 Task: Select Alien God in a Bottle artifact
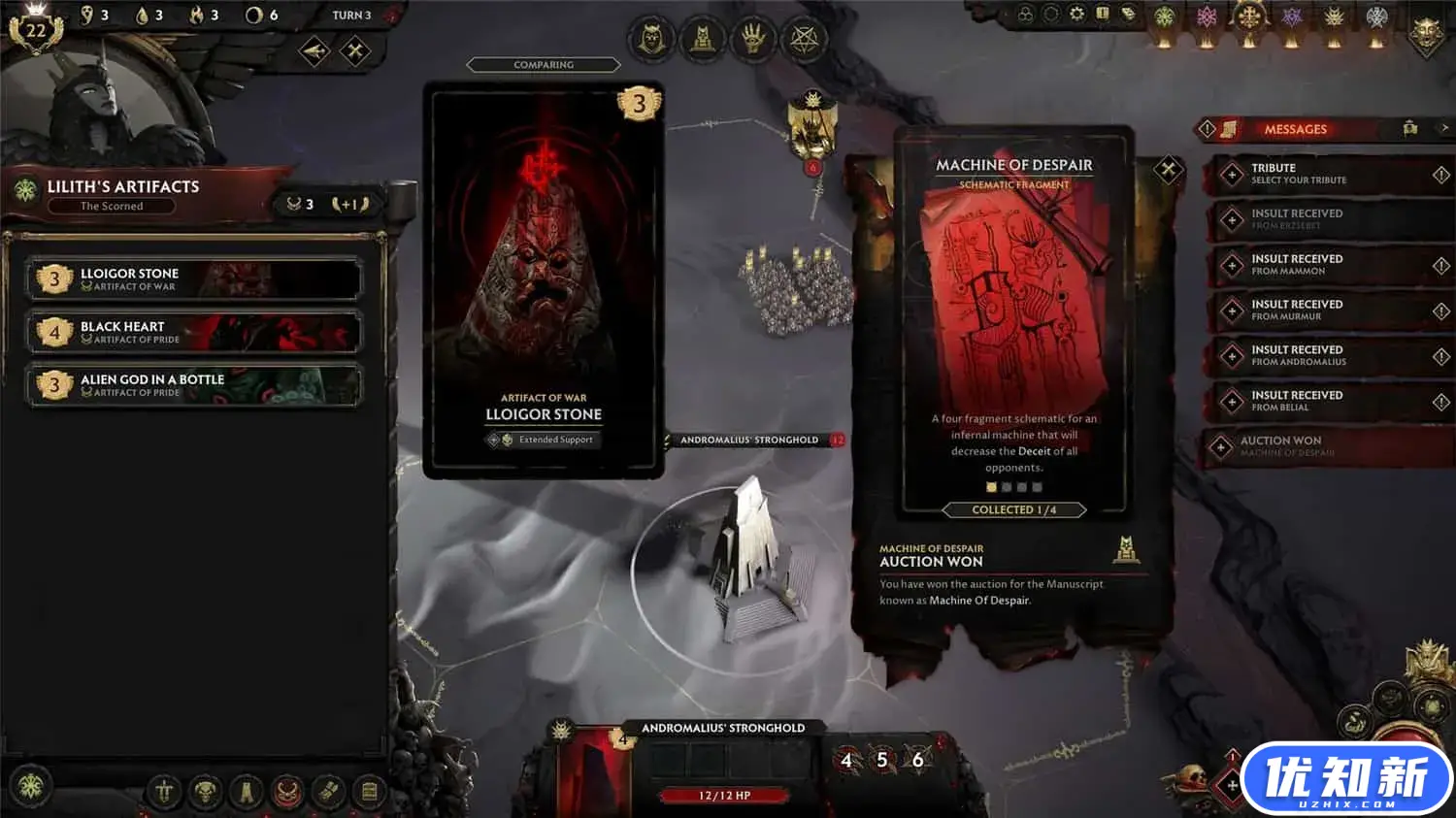(194, 385)
